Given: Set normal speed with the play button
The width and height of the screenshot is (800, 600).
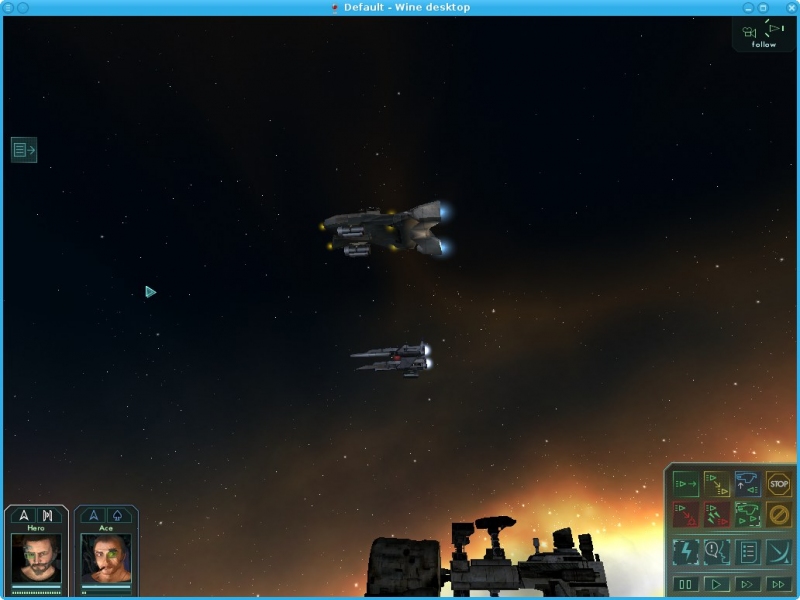Looking at the screenshot, I should click(716, 584).
